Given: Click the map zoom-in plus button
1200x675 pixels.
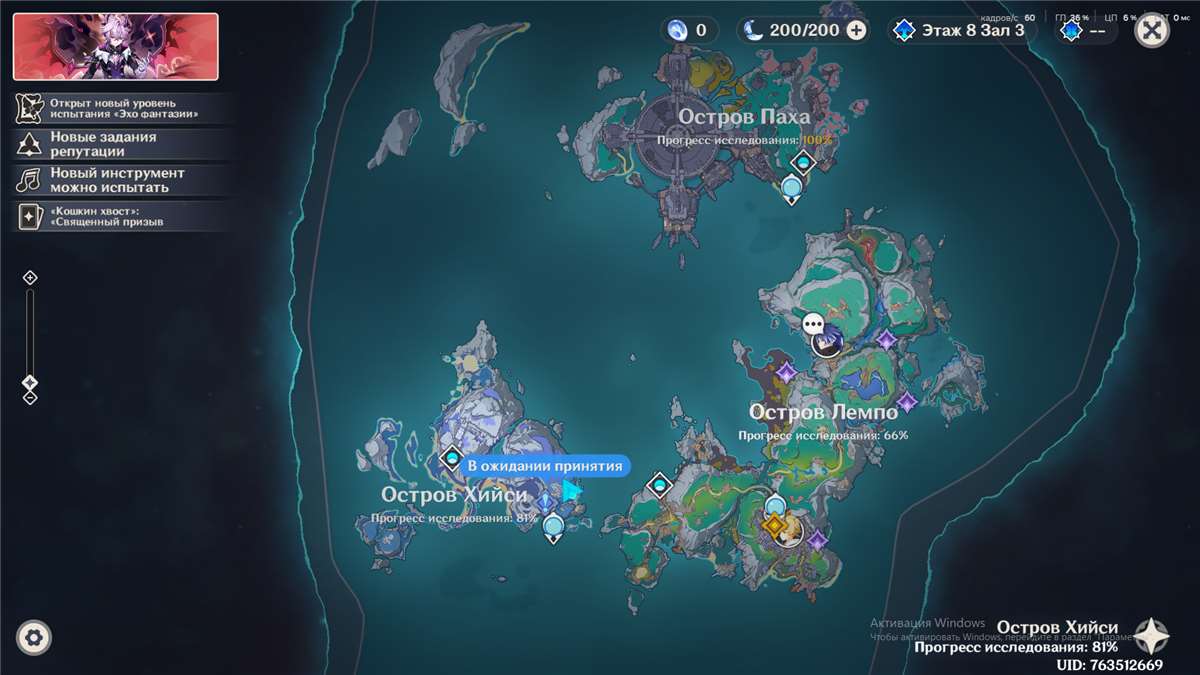Looking at the screenshot, I should [x=30, y=277].
